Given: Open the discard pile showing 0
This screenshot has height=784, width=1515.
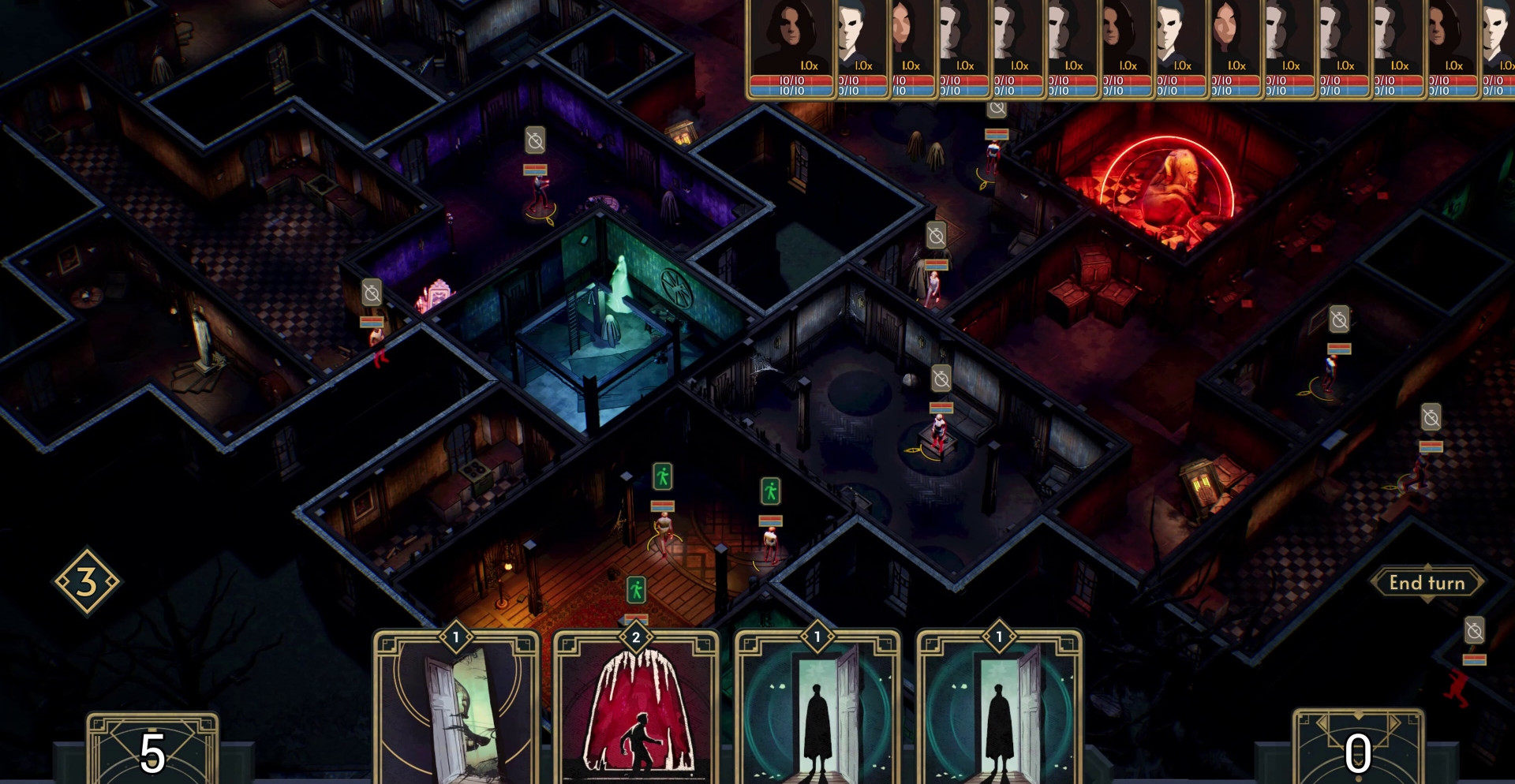Looking at the screenshot, I should (x=1357, y=749).
